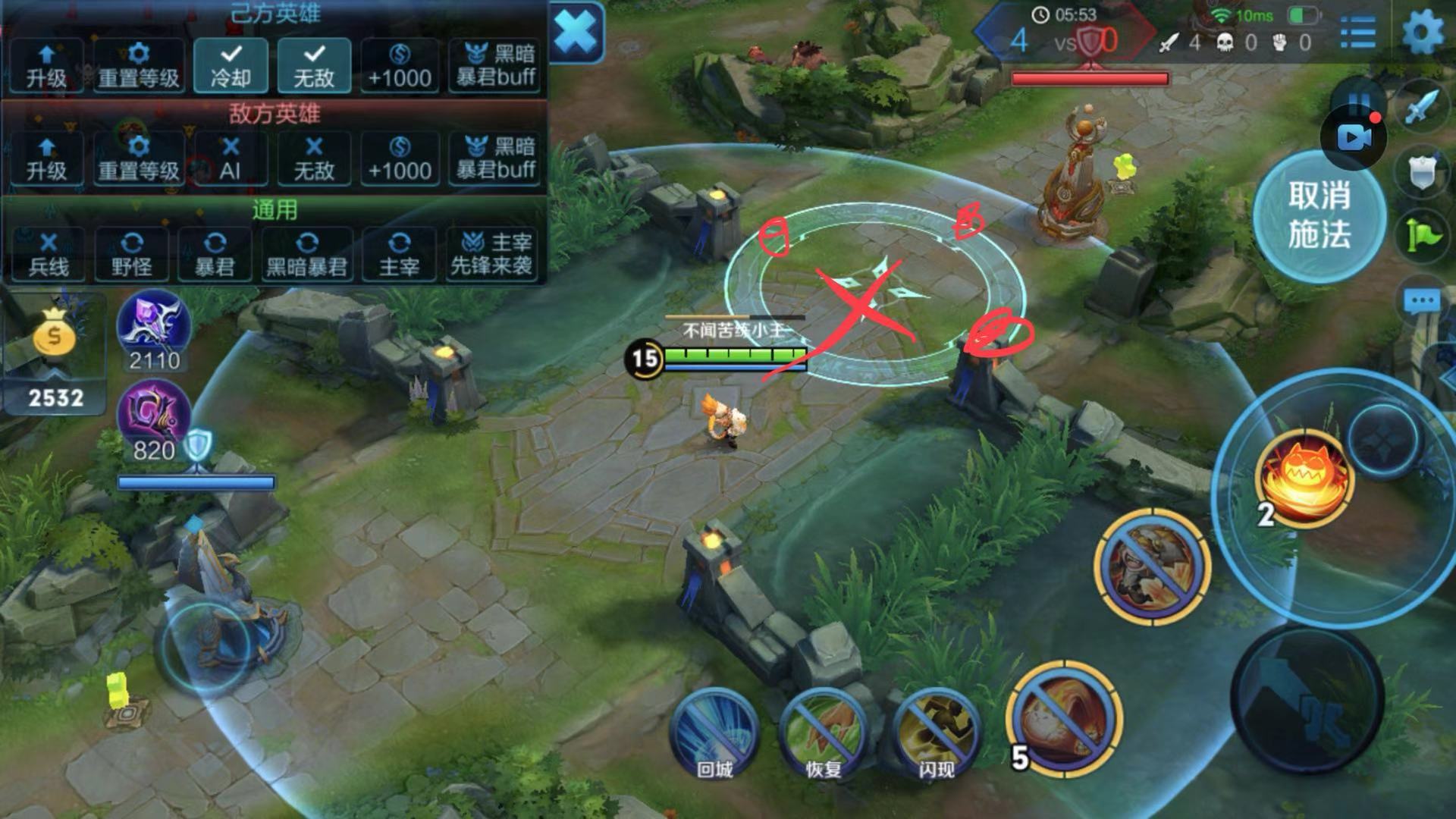Toggle the 兵线 minion wave option

pyautogui.click(x=48, y=254)
